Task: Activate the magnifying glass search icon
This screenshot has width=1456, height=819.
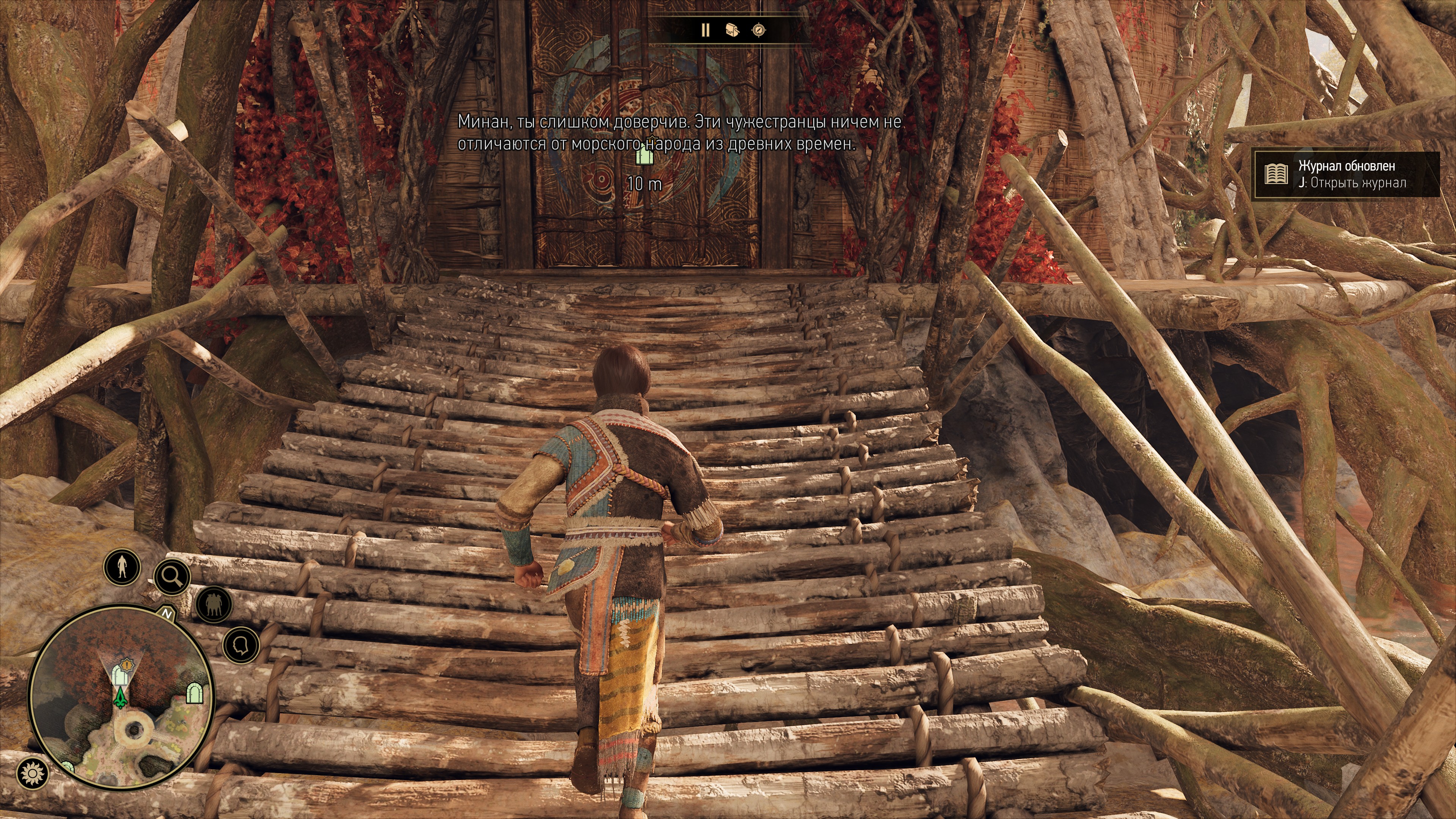Action: 171,576
